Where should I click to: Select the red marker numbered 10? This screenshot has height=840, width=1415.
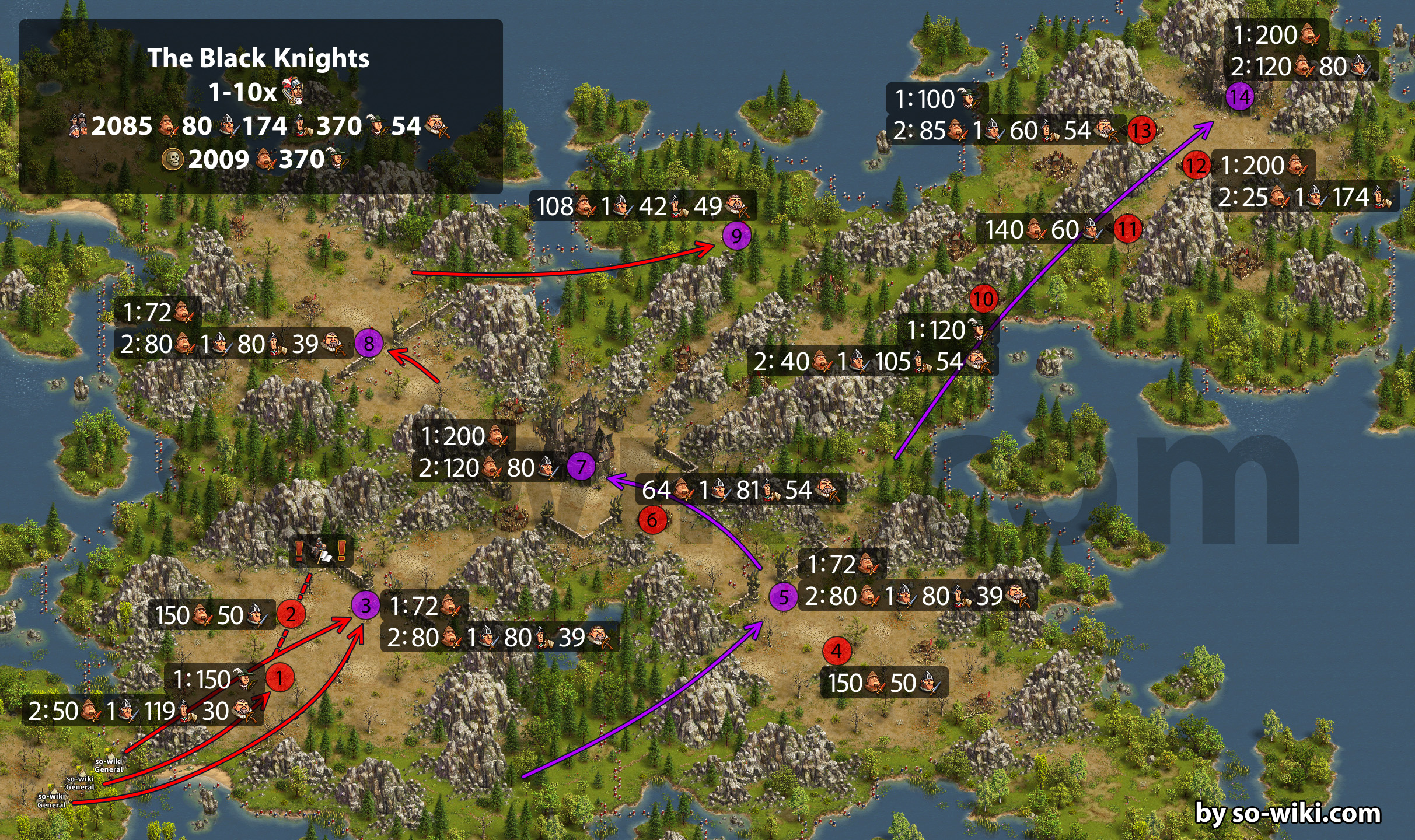coord(983,299)
